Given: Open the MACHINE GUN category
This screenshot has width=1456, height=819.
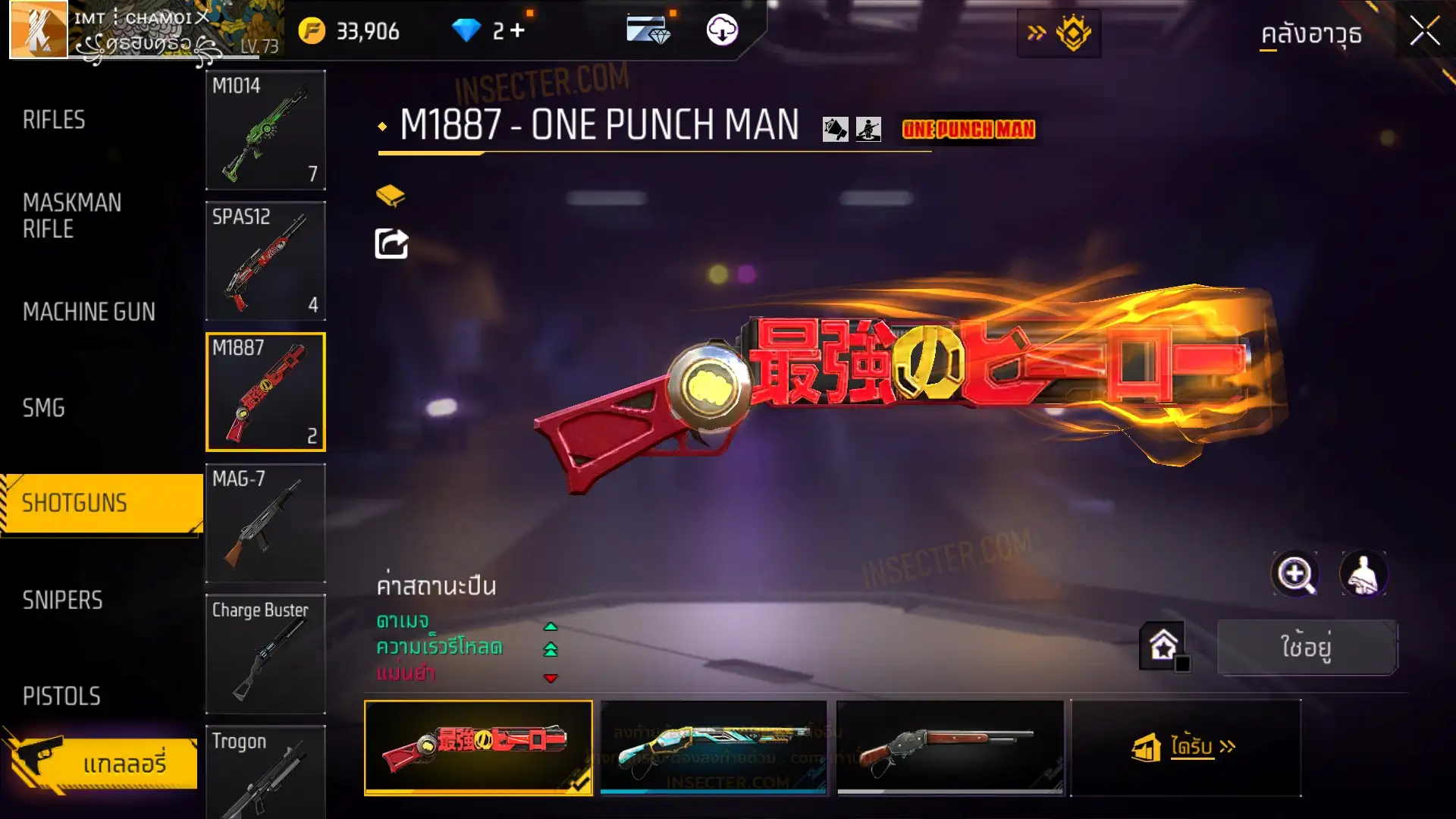Looking at the screenshot, I should click(x=89, y=312).
